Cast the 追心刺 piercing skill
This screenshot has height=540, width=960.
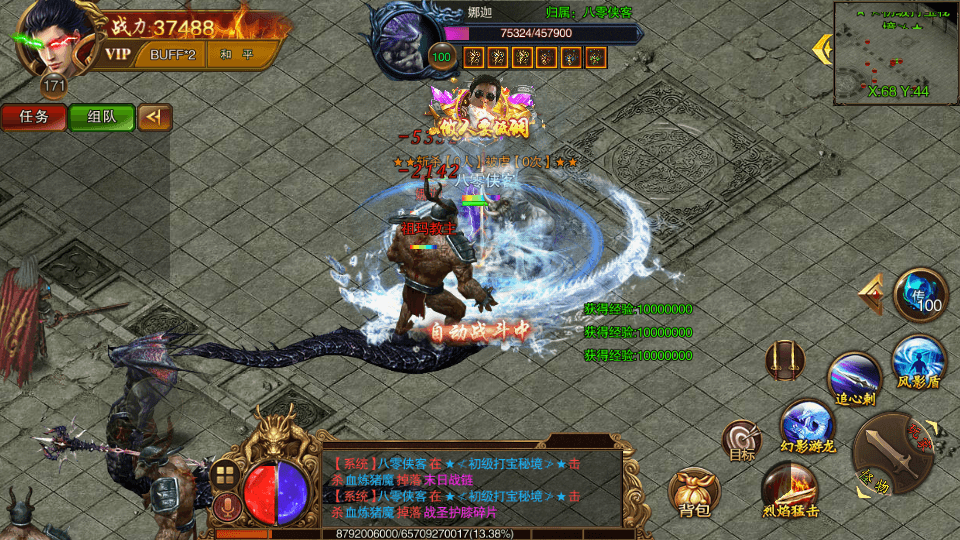(x=854, y=380)
